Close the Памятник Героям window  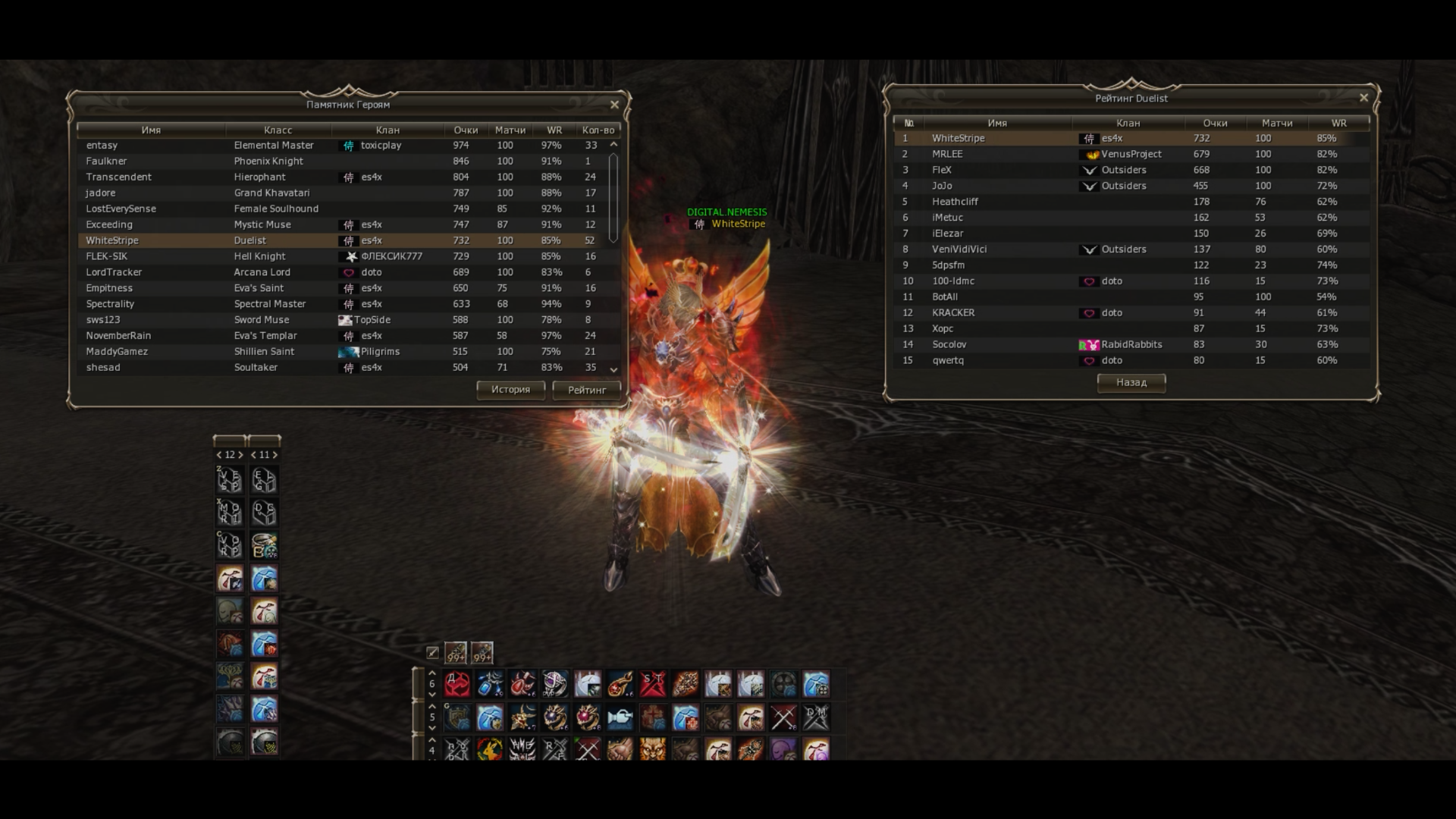614,105
